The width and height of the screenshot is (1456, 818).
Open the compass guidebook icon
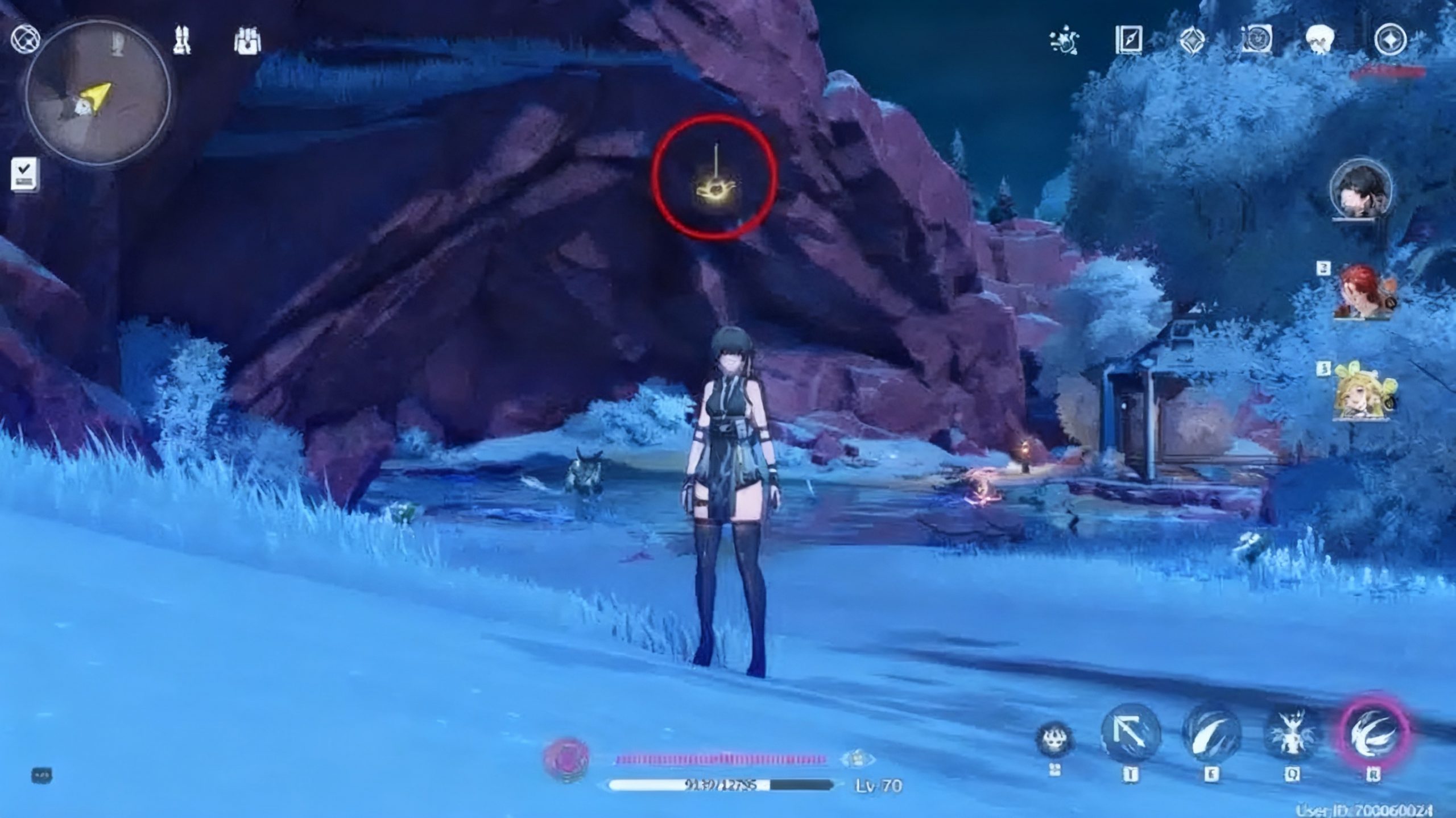[x=1128, y=40]
